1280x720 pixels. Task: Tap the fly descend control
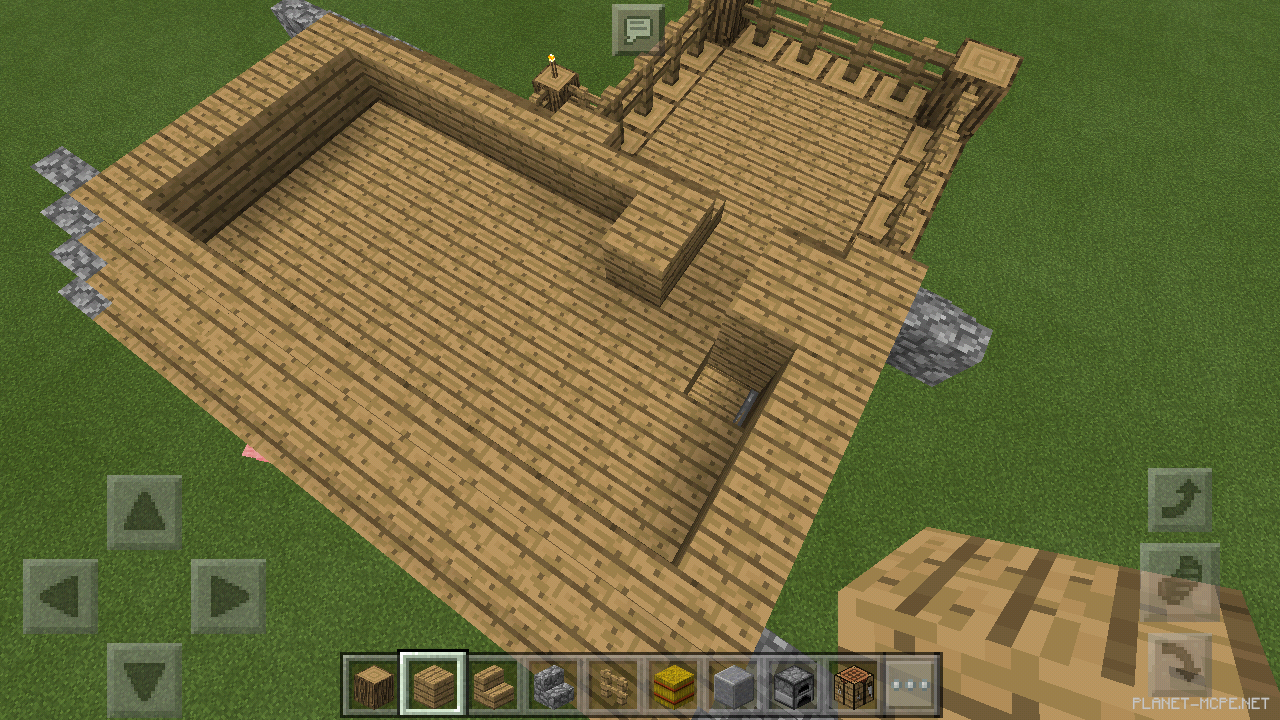point(1178,662)
